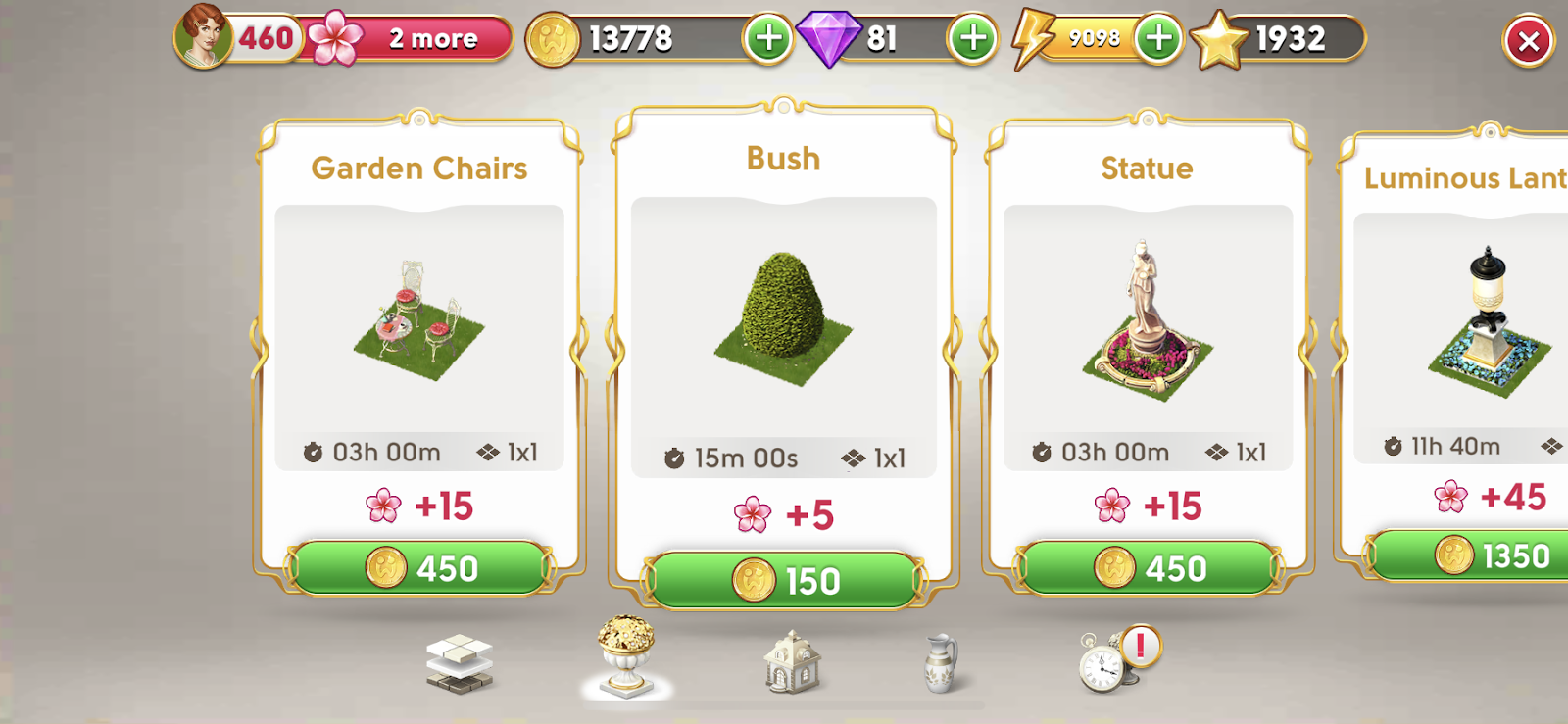The width and height of the screenshot is (1568, 724).
Task: Close the shop with the red X
Action: [x=1528, y=42]
